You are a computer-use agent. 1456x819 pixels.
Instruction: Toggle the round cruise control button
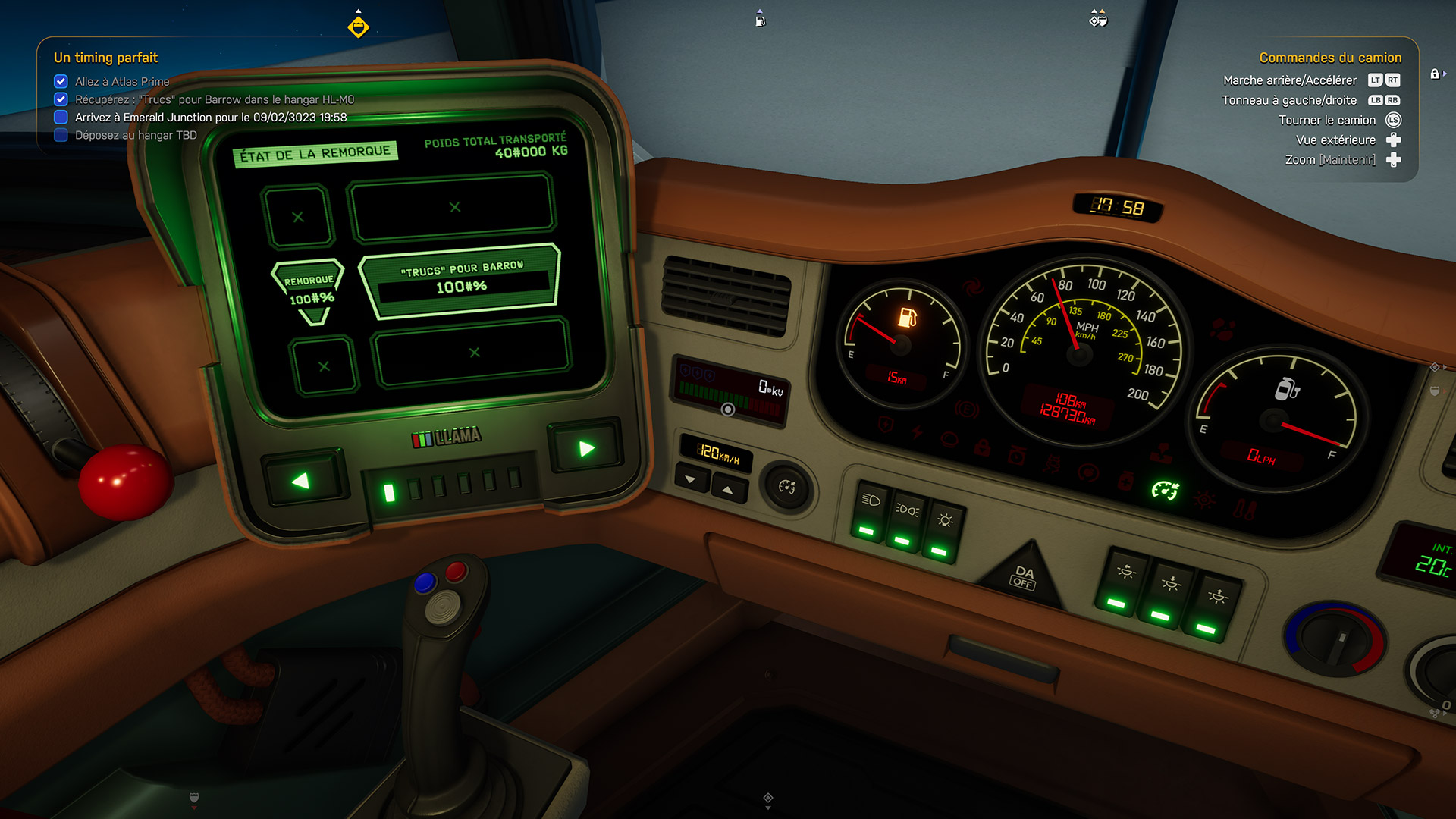coord(786,487)
